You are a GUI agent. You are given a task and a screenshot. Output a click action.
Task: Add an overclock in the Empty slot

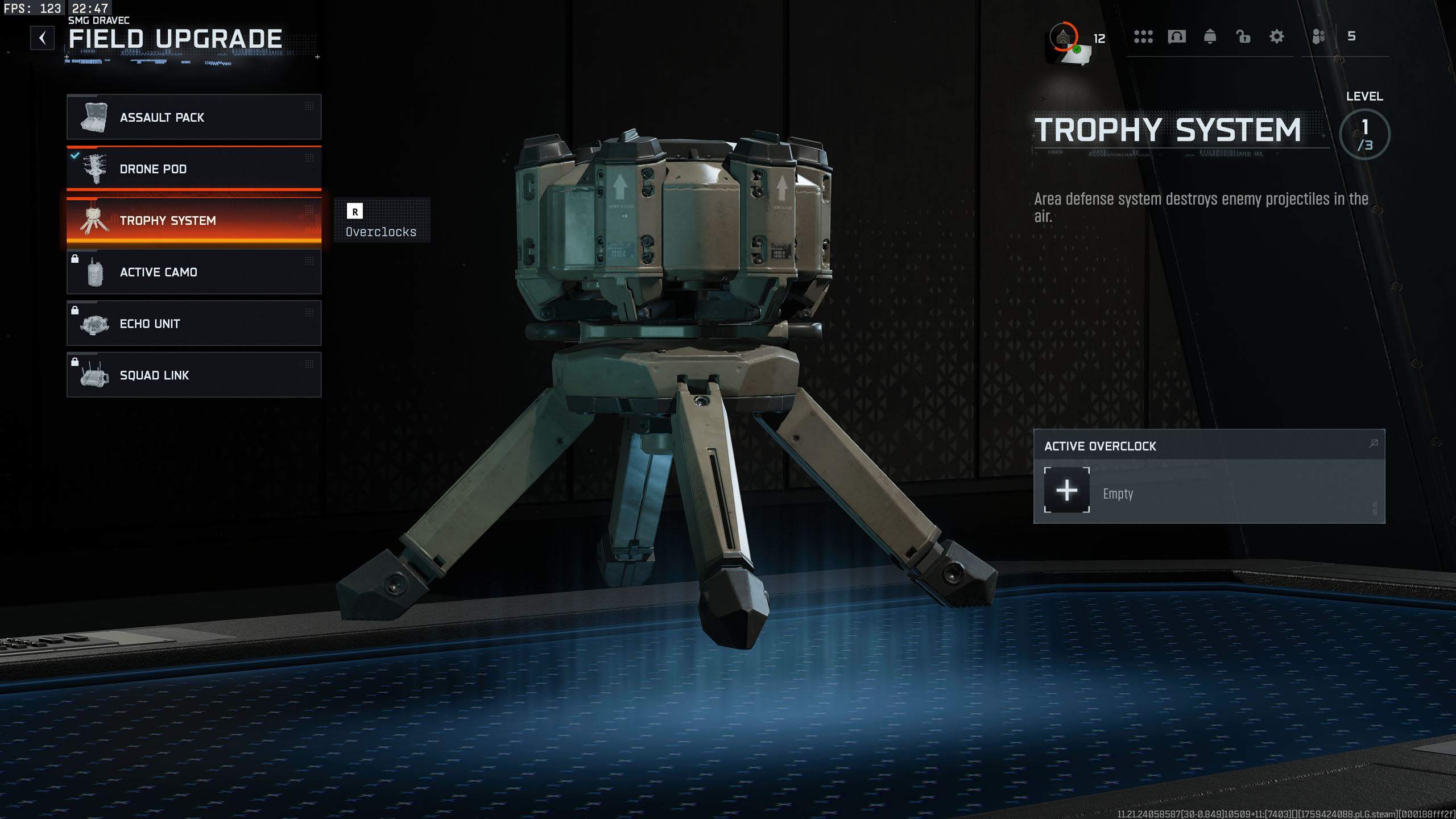1066,490
